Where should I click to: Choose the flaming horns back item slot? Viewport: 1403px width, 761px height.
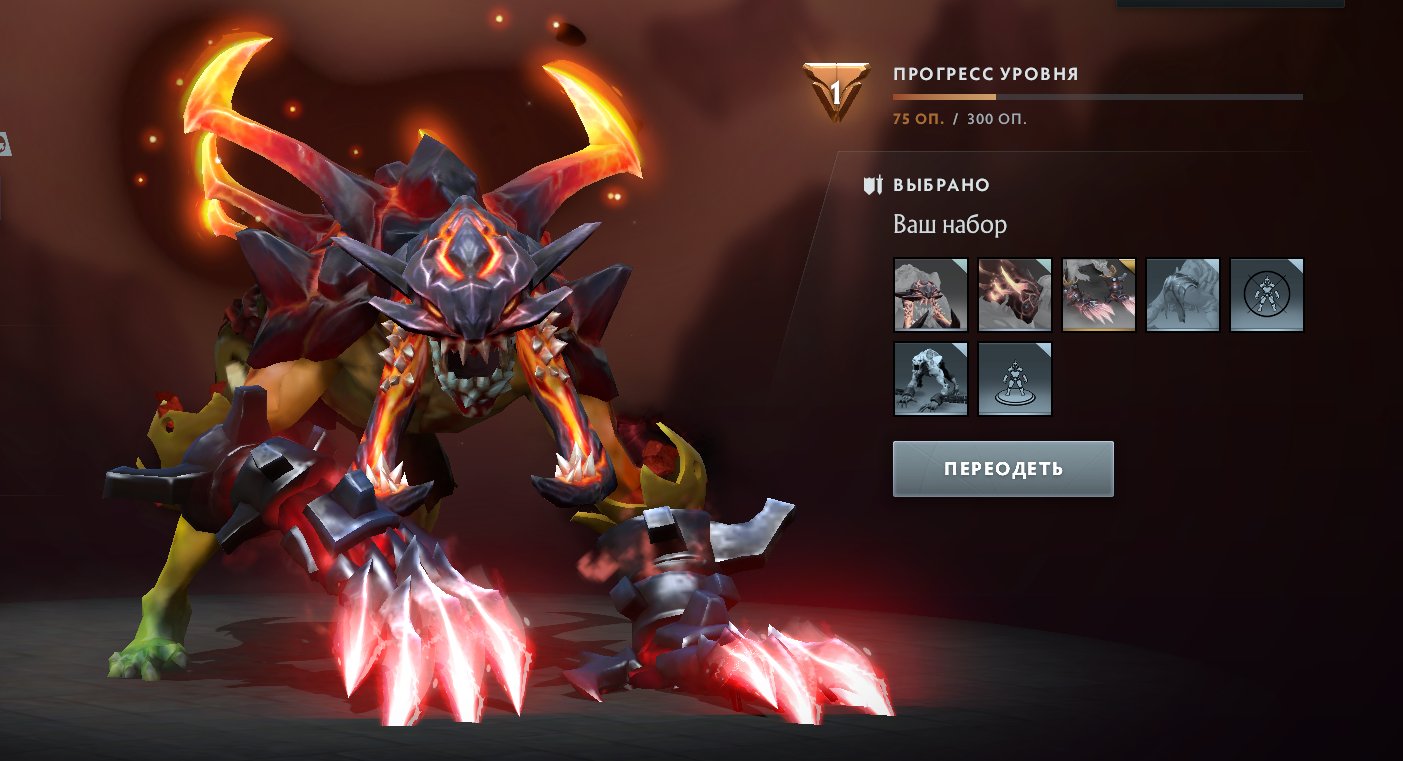click(x=1014, y=295)
